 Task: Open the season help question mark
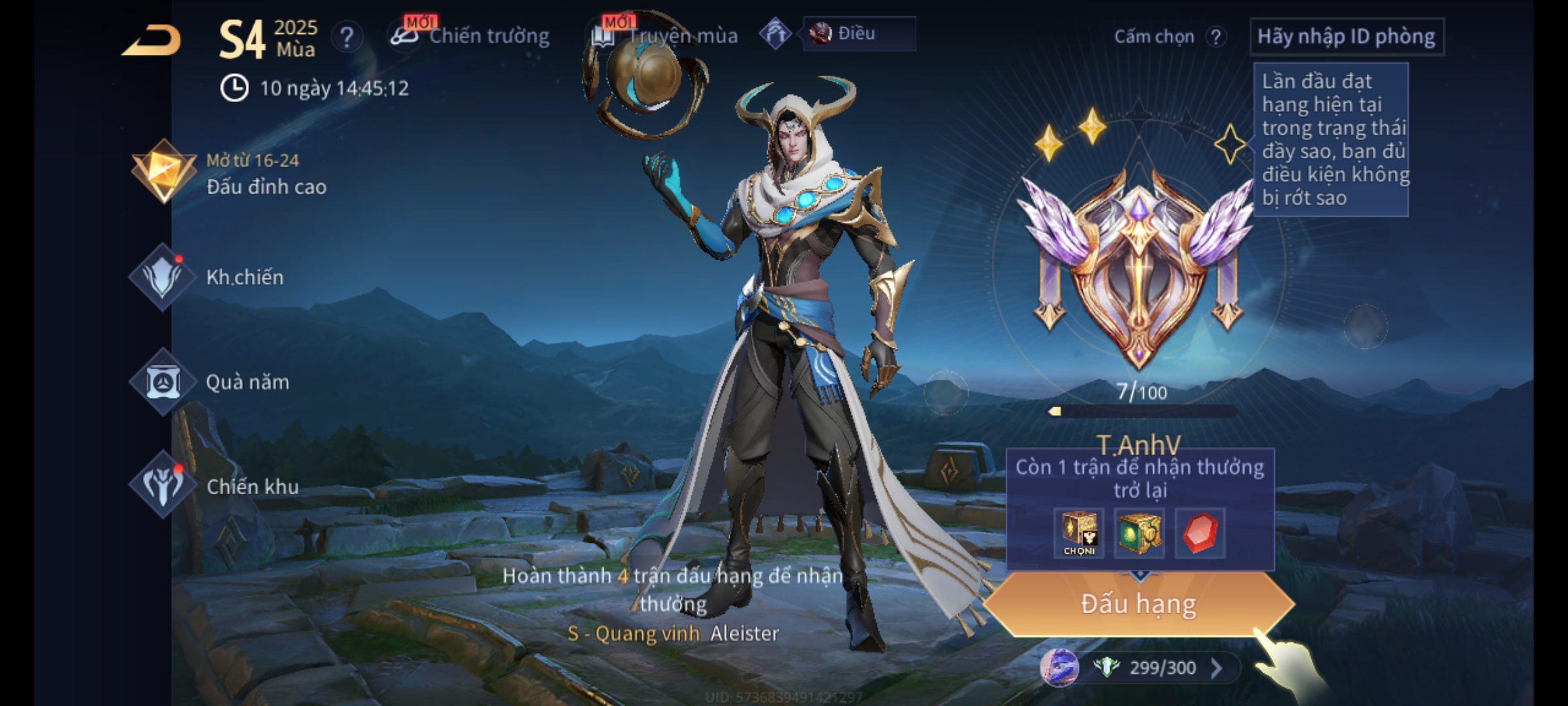pos(347,37)
